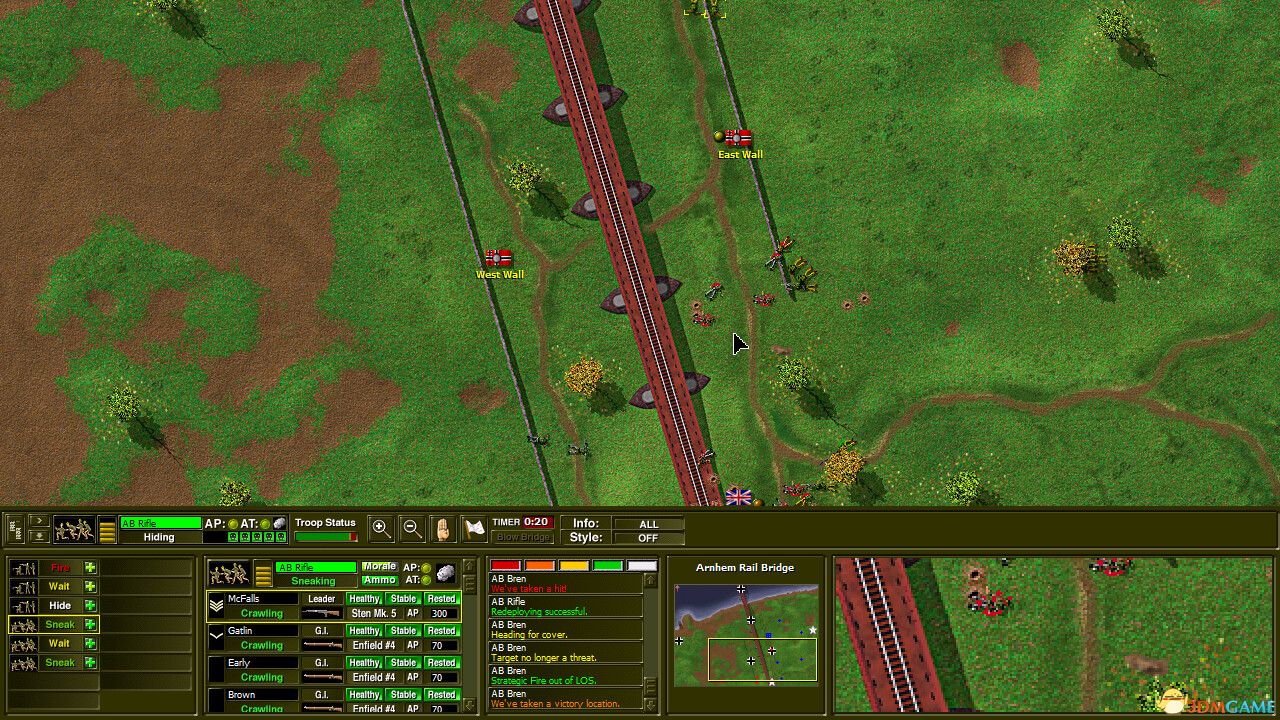Select soldier Gatlin in the squad roster
The width and height of the screenshot is (1280, 720).
point(252,631)
